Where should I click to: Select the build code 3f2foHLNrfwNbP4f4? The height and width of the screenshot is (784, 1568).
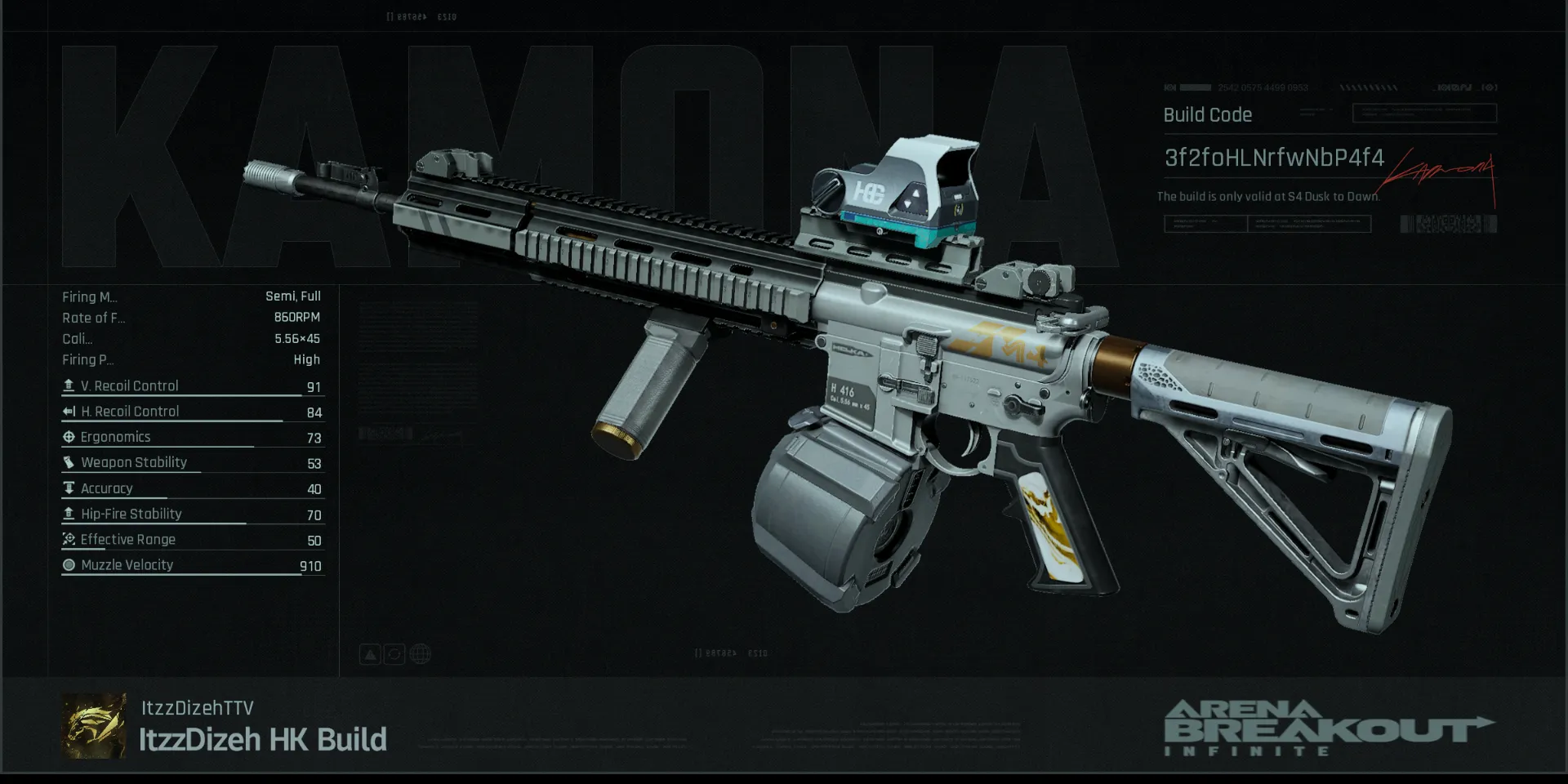click(x=1274, y=158)
